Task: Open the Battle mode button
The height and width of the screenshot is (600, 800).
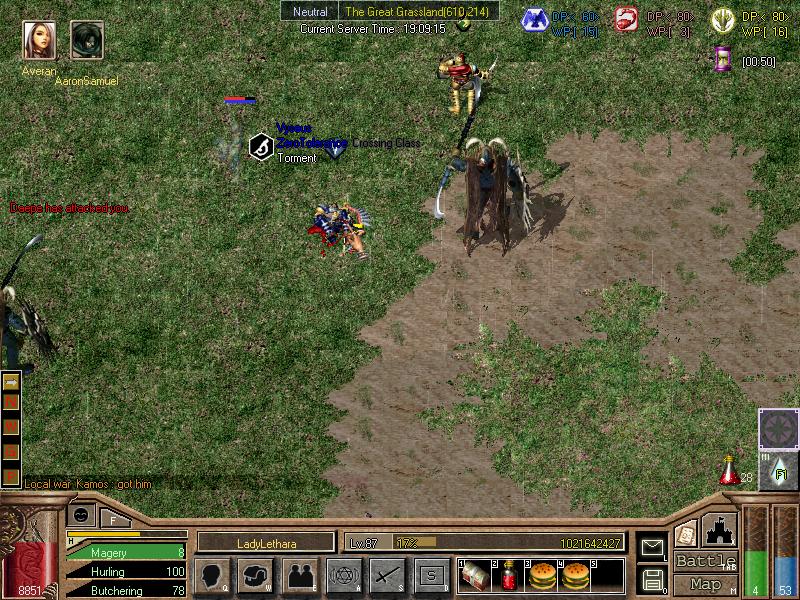Action: (x=705, y=561)
